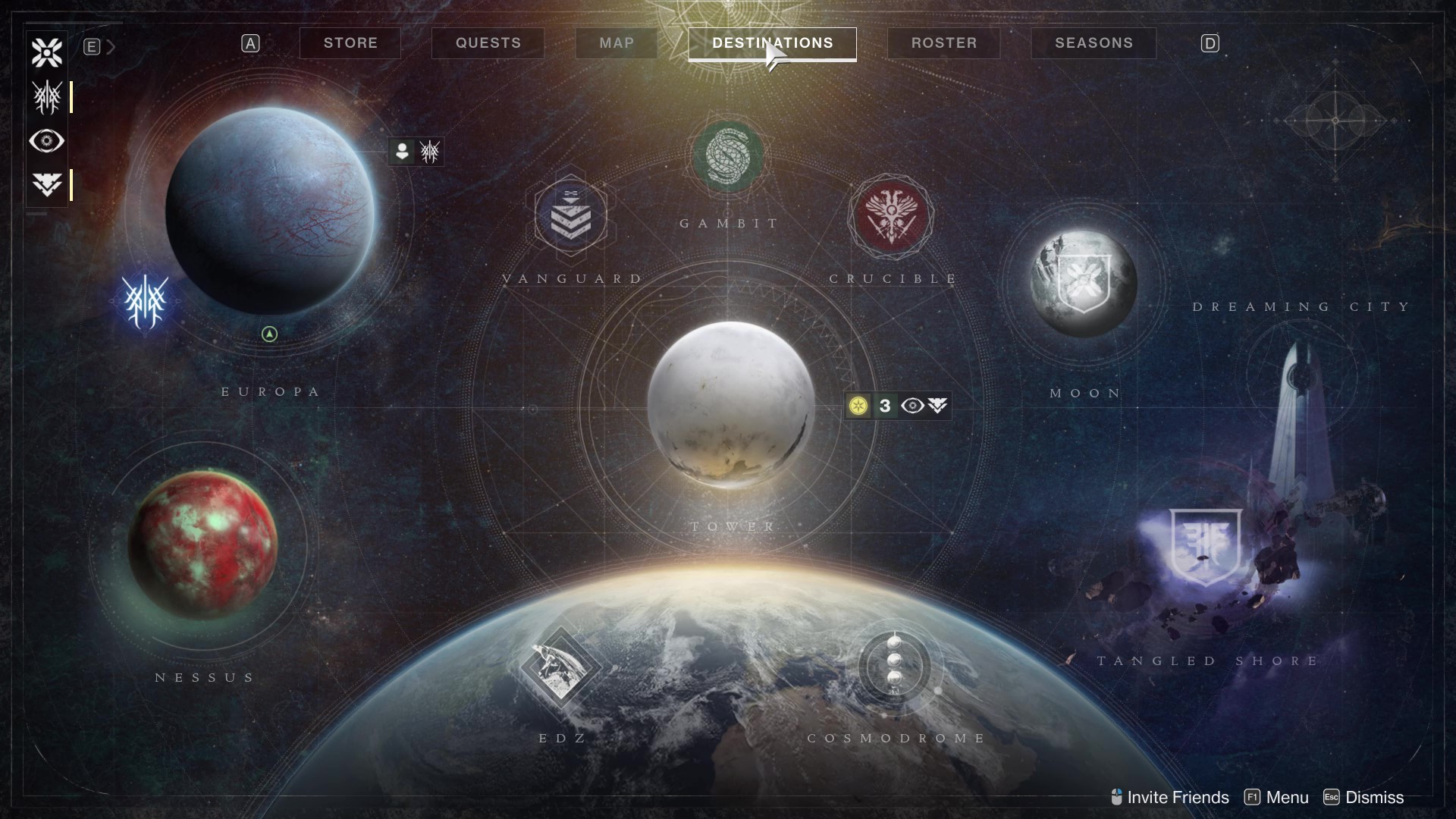1456x819 pixels.
Task: Switch to the Map tab
Action: pyautogui.click(x=617, y=43)
